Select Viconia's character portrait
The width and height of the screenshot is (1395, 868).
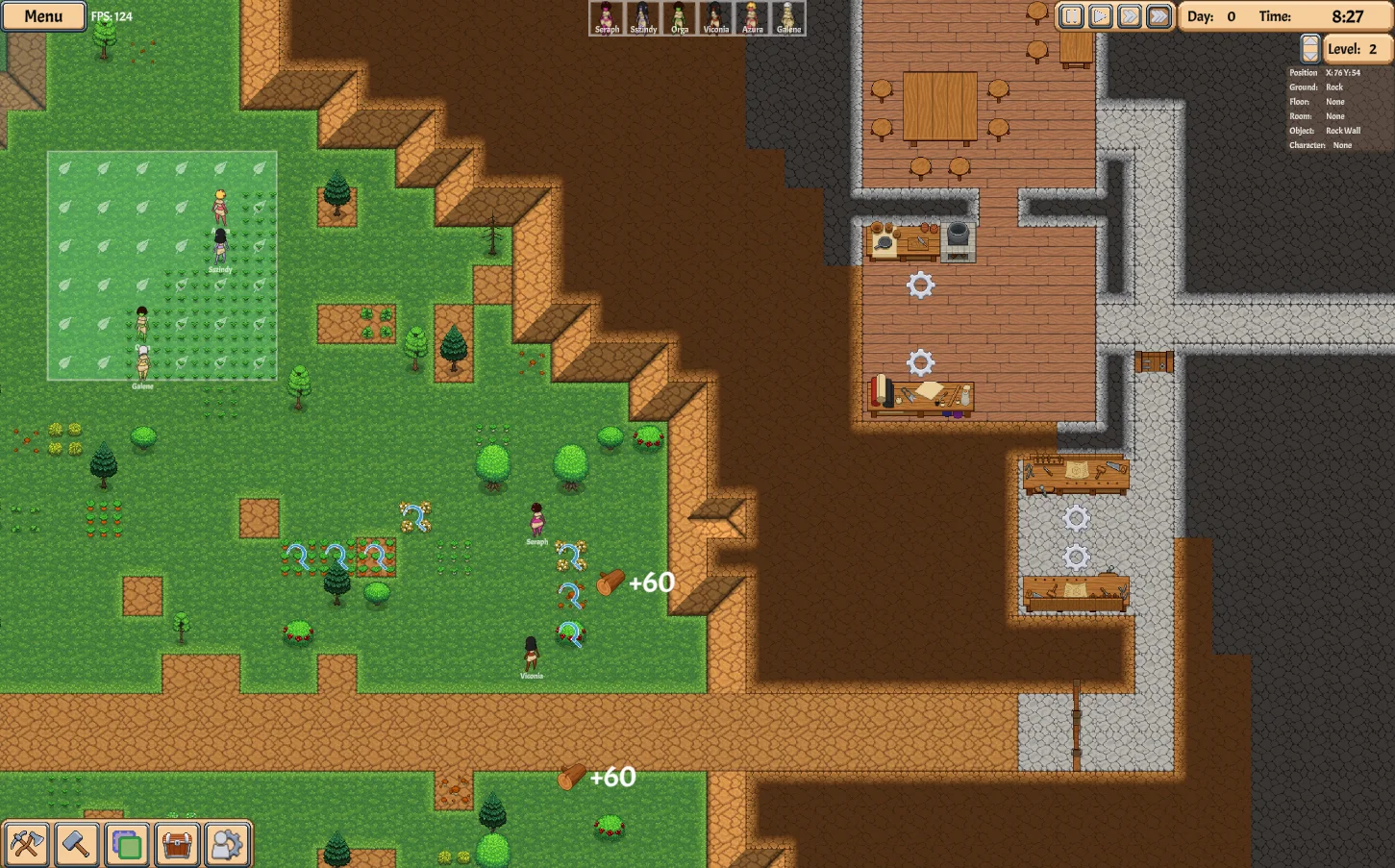715,18
